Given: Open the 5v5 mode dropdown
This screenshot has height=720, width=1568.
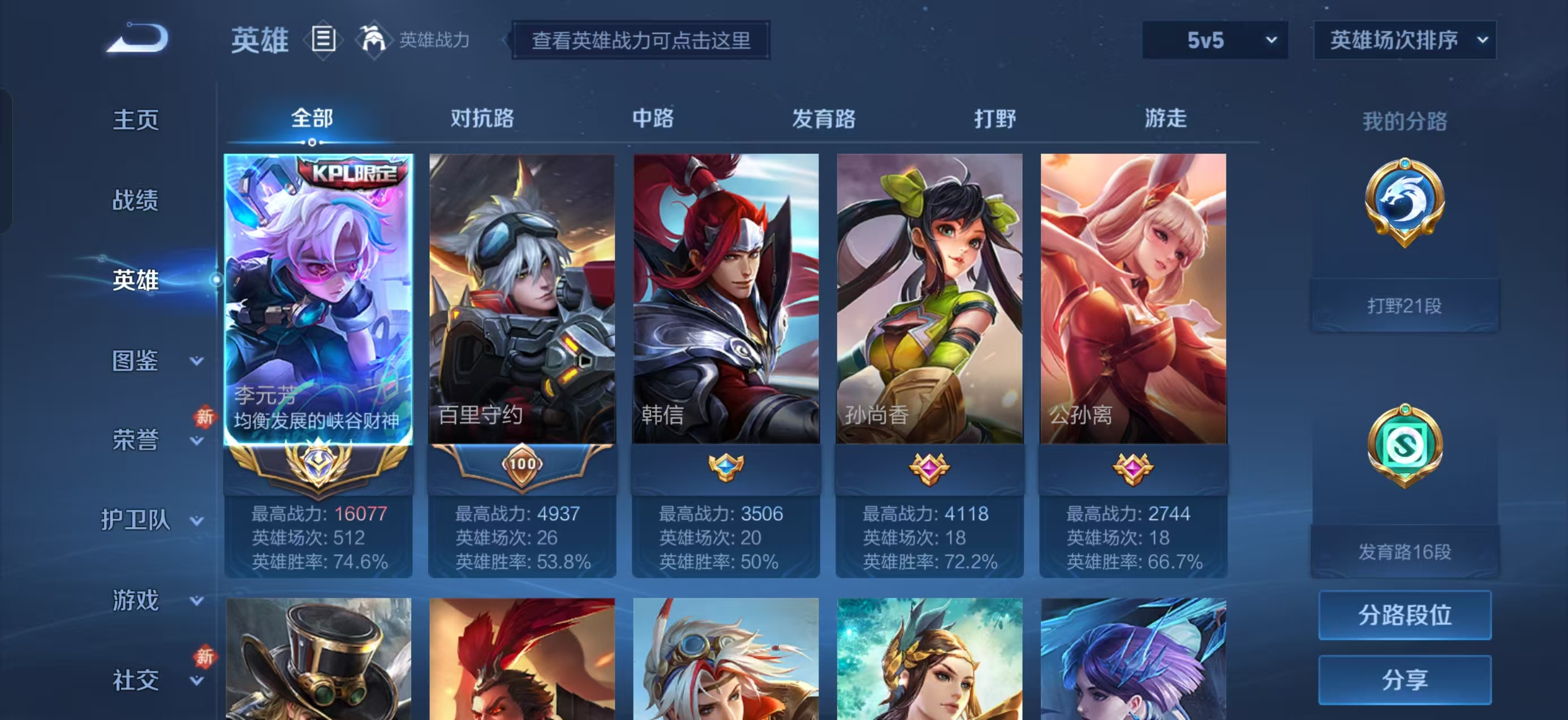Looking at the screenshot, I should 1214,40.
